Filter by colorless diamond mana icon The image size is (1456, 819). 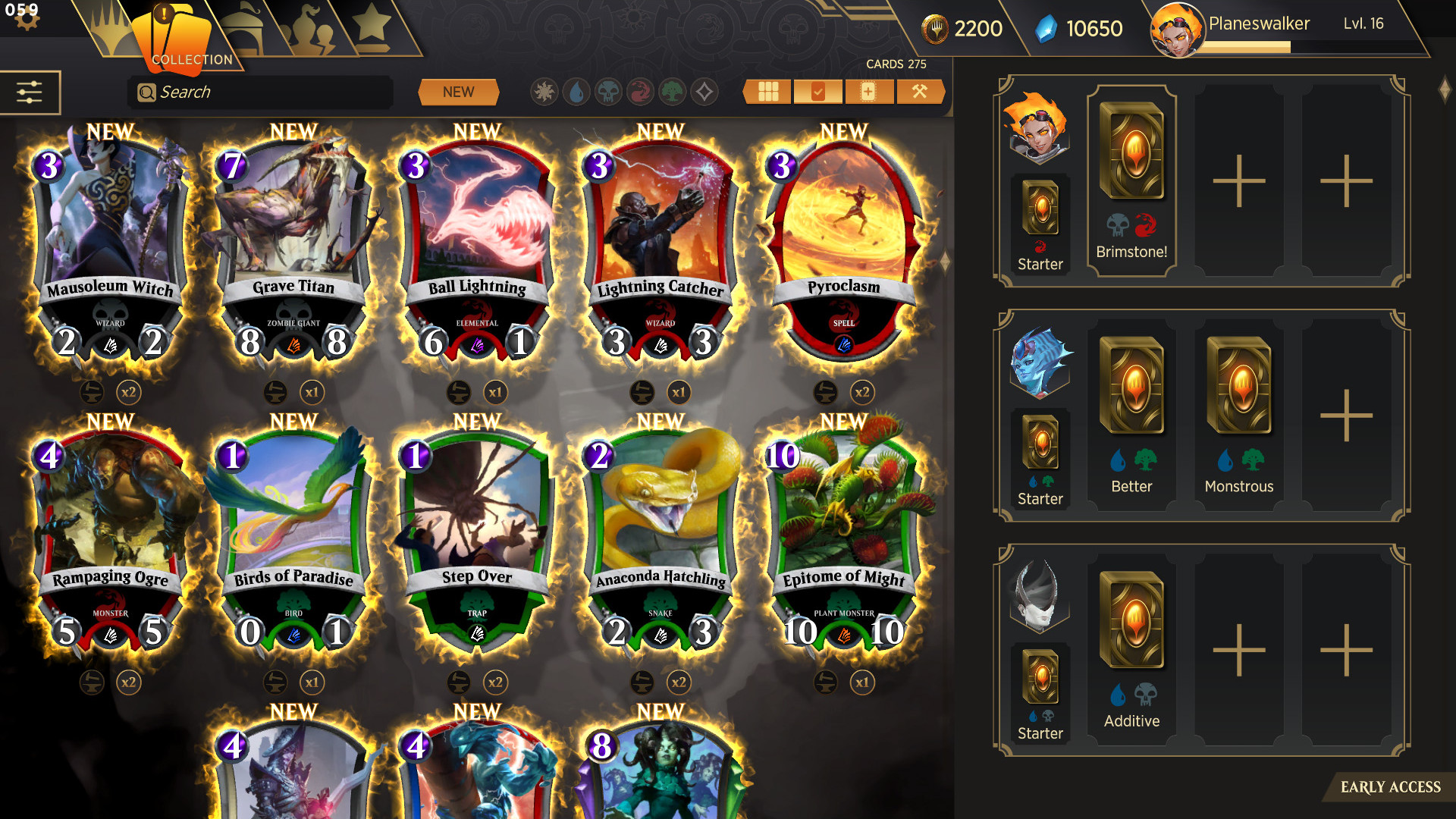(x=704, y=91)
